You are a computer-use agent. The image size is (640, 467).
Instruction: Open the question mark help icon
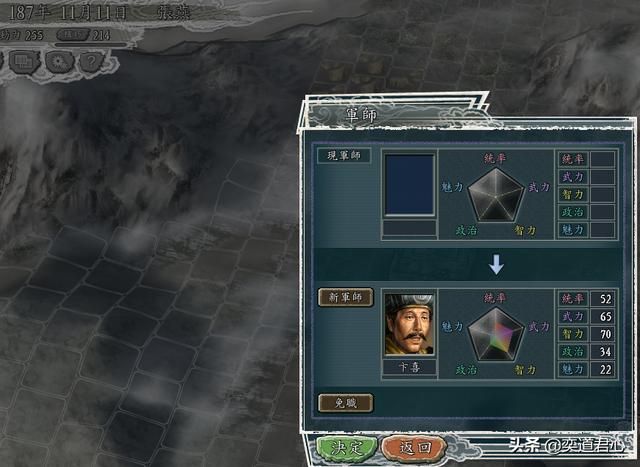(x=91, y=61)
